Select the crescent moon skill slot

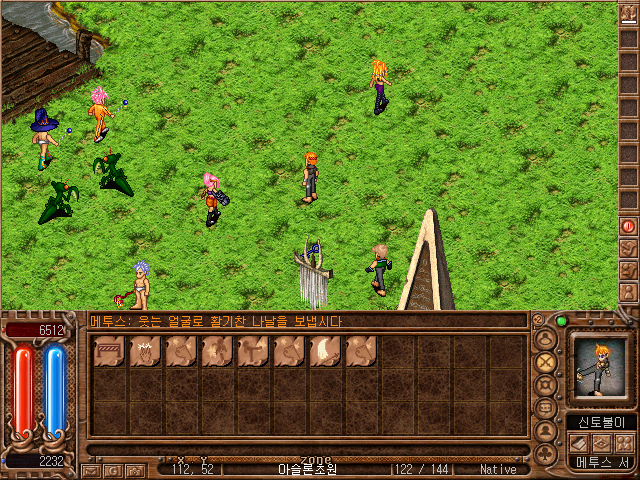(x=325, y=351)
